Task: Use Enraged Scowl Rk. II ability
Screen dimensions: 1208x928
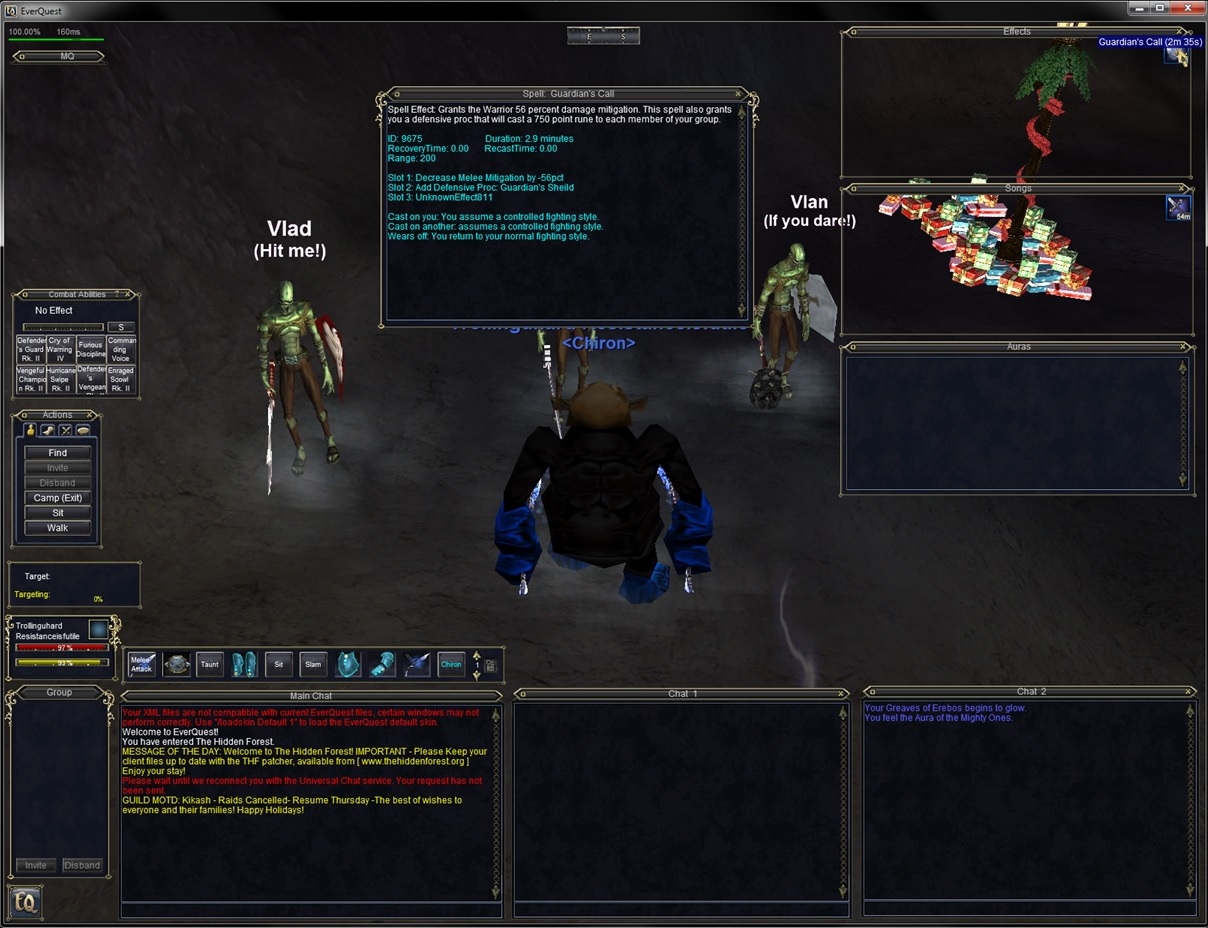Action: [x=121, y=380]
